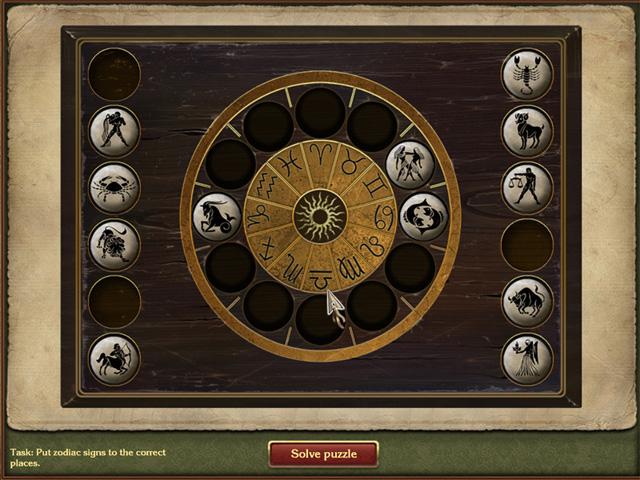Viewport: 640px width, 480px height.
Task: Pick the Aries ram token
Action: pos(527,131)
